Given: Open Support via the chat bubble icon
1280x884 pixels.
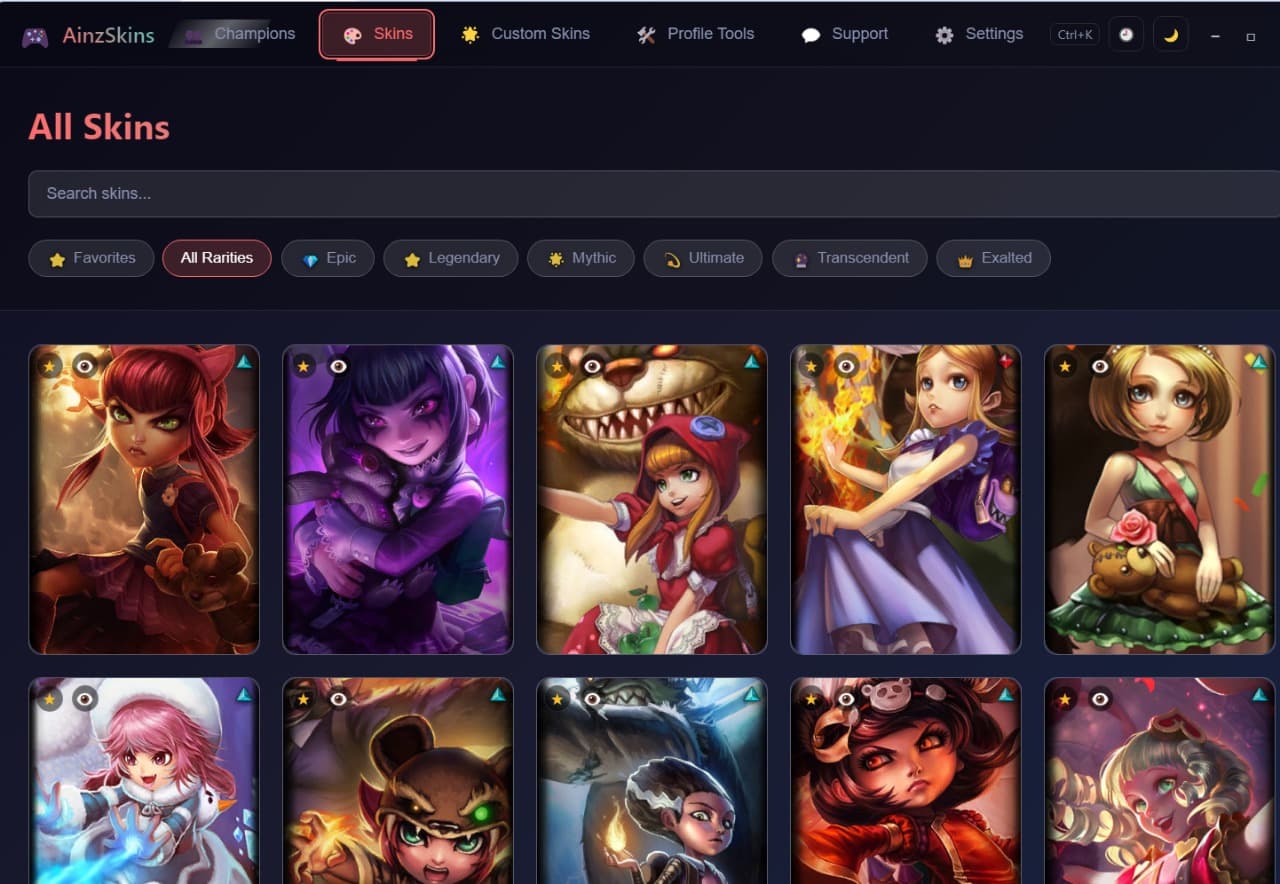Looking at the screenshot, I should pyautogui.click(x=813, y=34).
